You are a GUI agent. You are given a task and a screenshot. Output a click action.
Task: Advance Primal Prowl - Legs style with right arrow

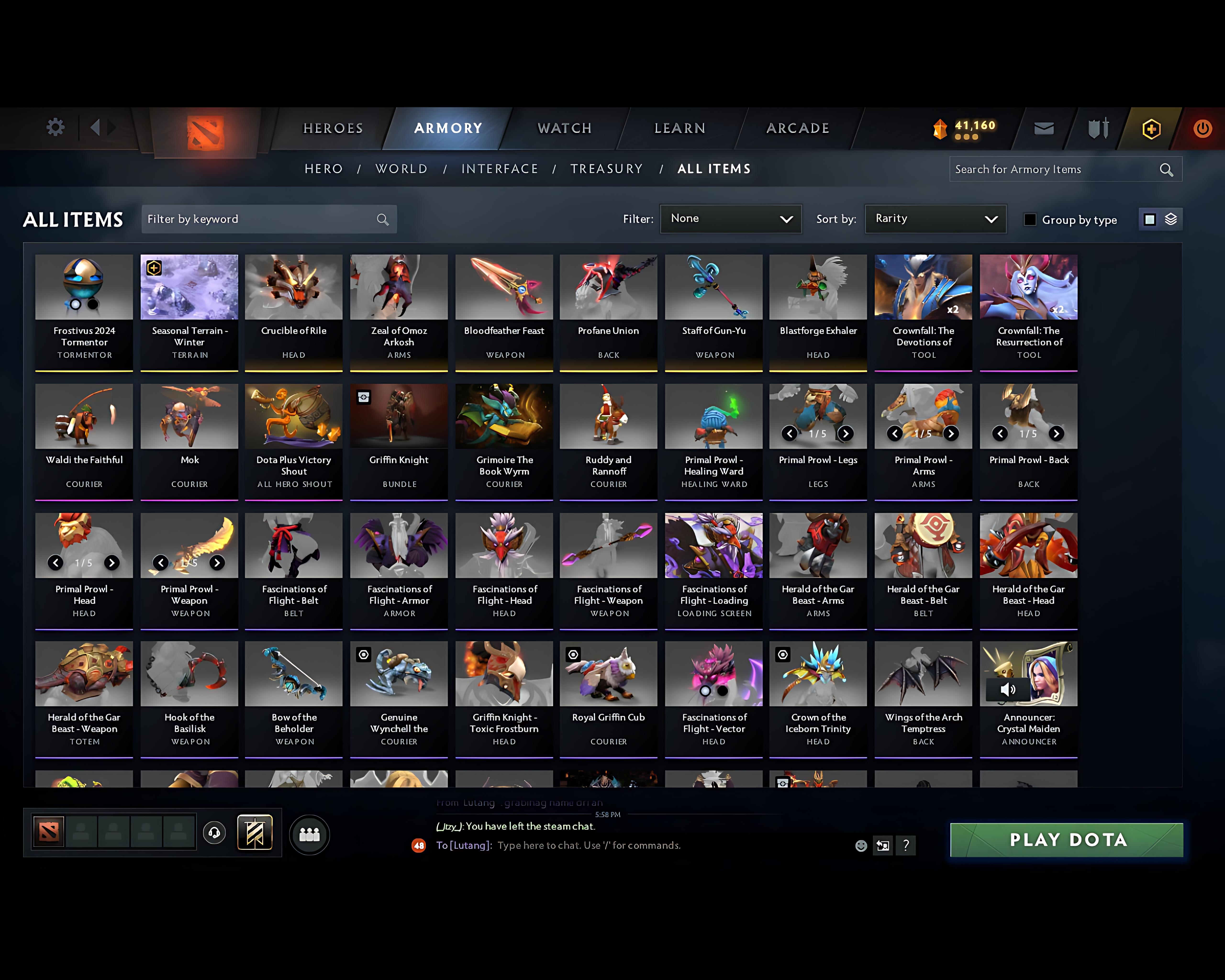[846, 434]
